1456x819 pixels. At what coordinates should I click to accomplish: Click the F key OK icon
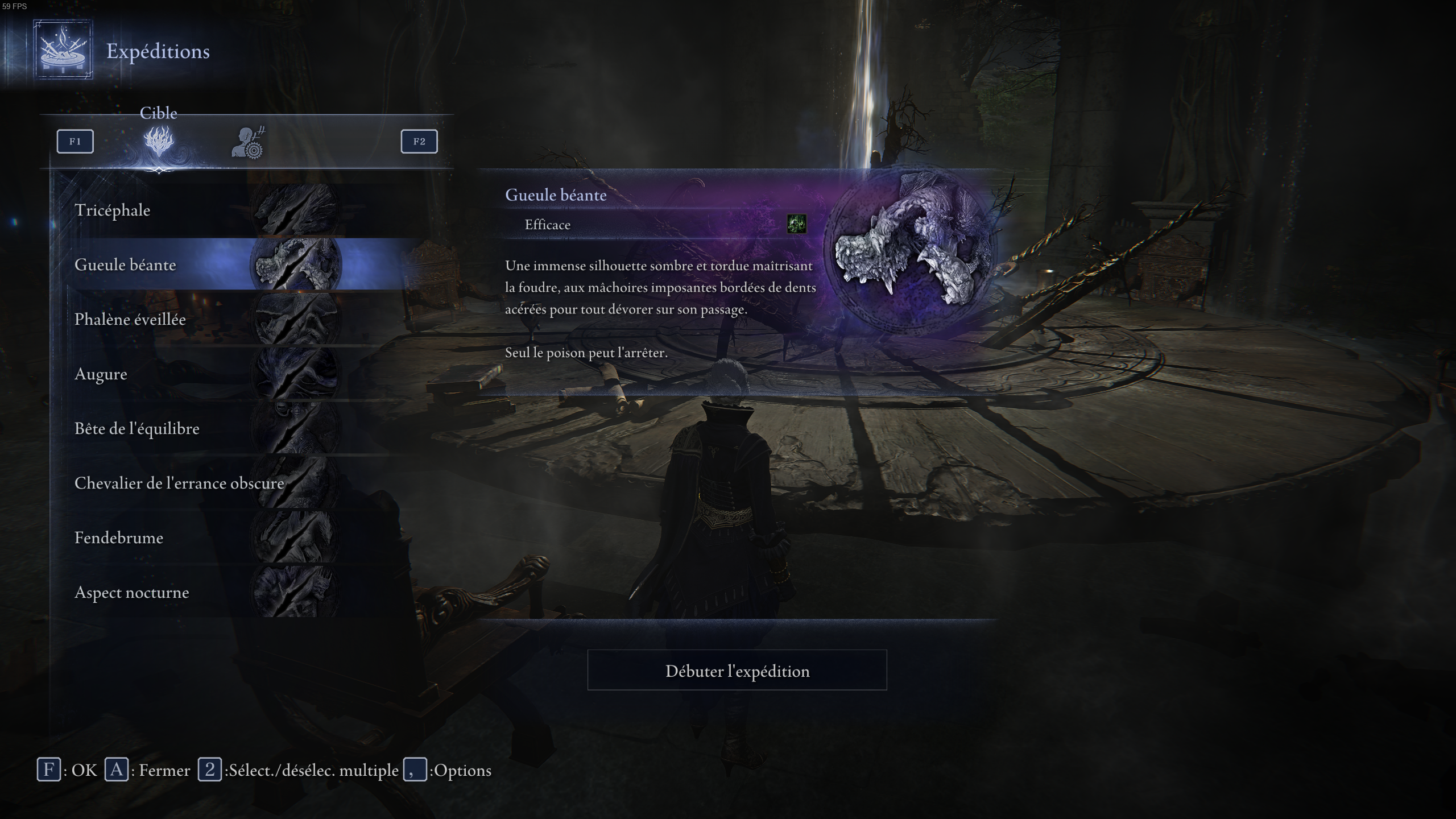(50, 770)
